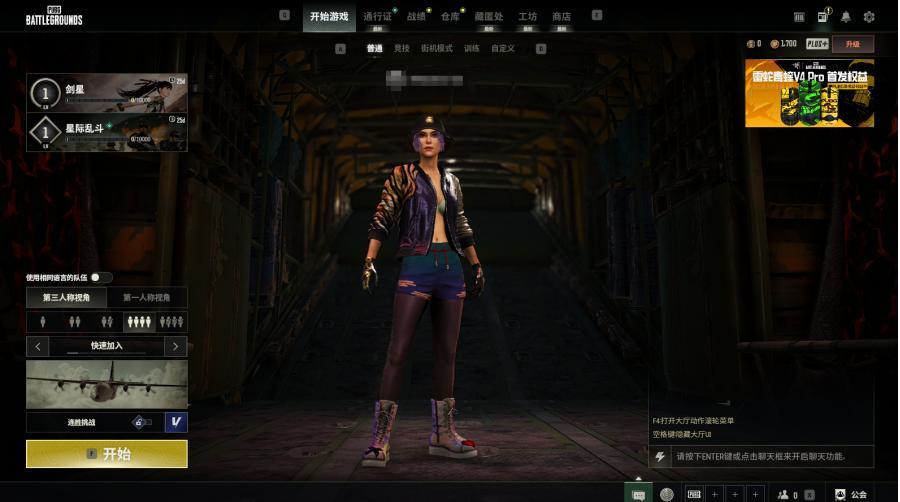Open the 自定义 (Custom match) sub-tab
Viewport: 900px width, 502px height.
[x=503, y=48]
